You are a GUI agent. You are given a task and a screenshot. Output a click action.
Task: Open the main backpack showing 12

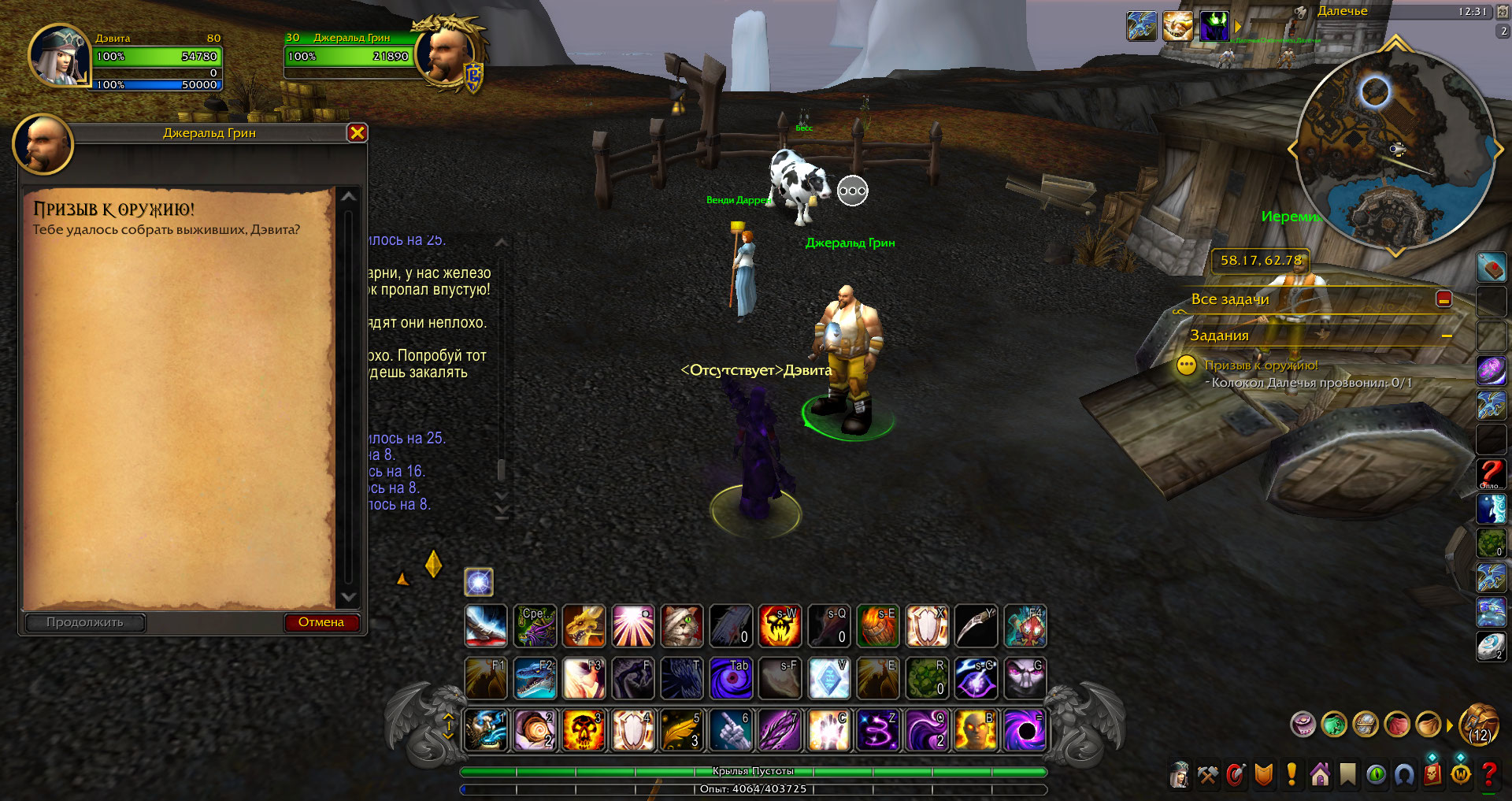click(1479, 725)
